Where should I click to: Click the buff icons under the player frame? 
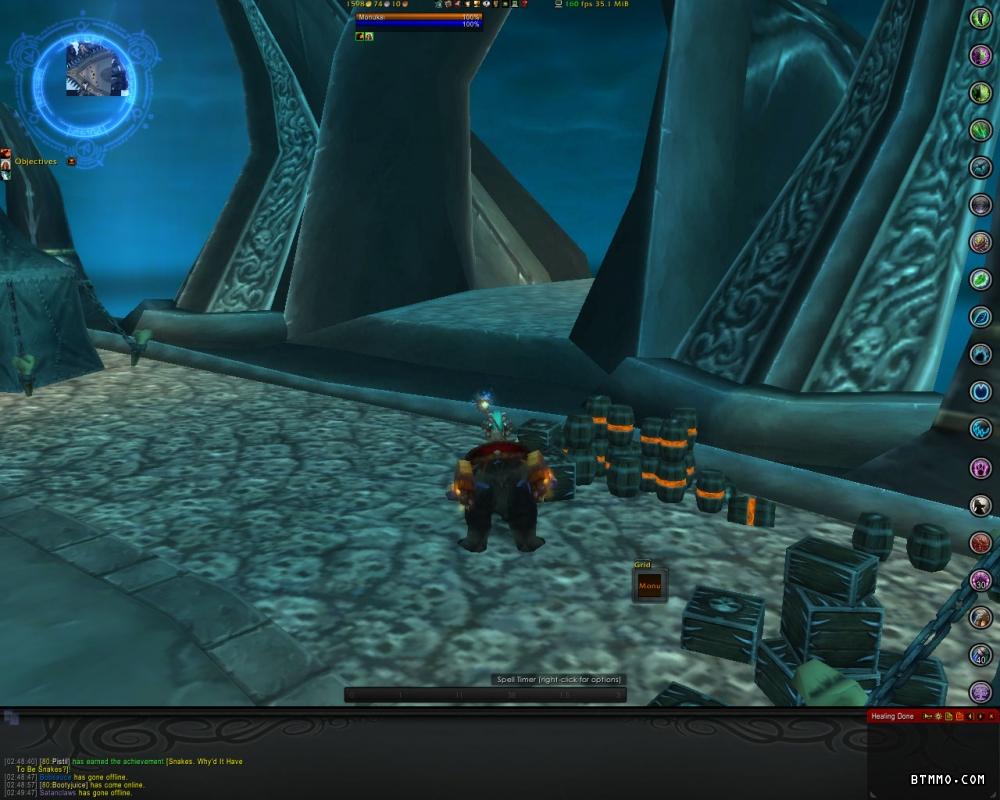pos(365,36)
